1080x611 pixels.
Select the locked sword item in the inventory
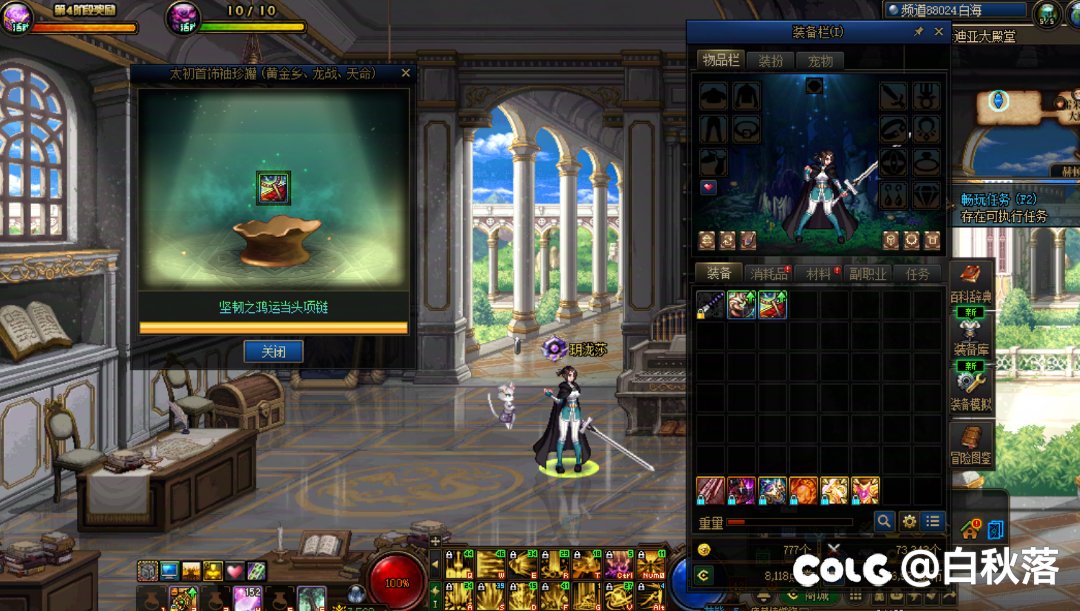coord(710,304)
